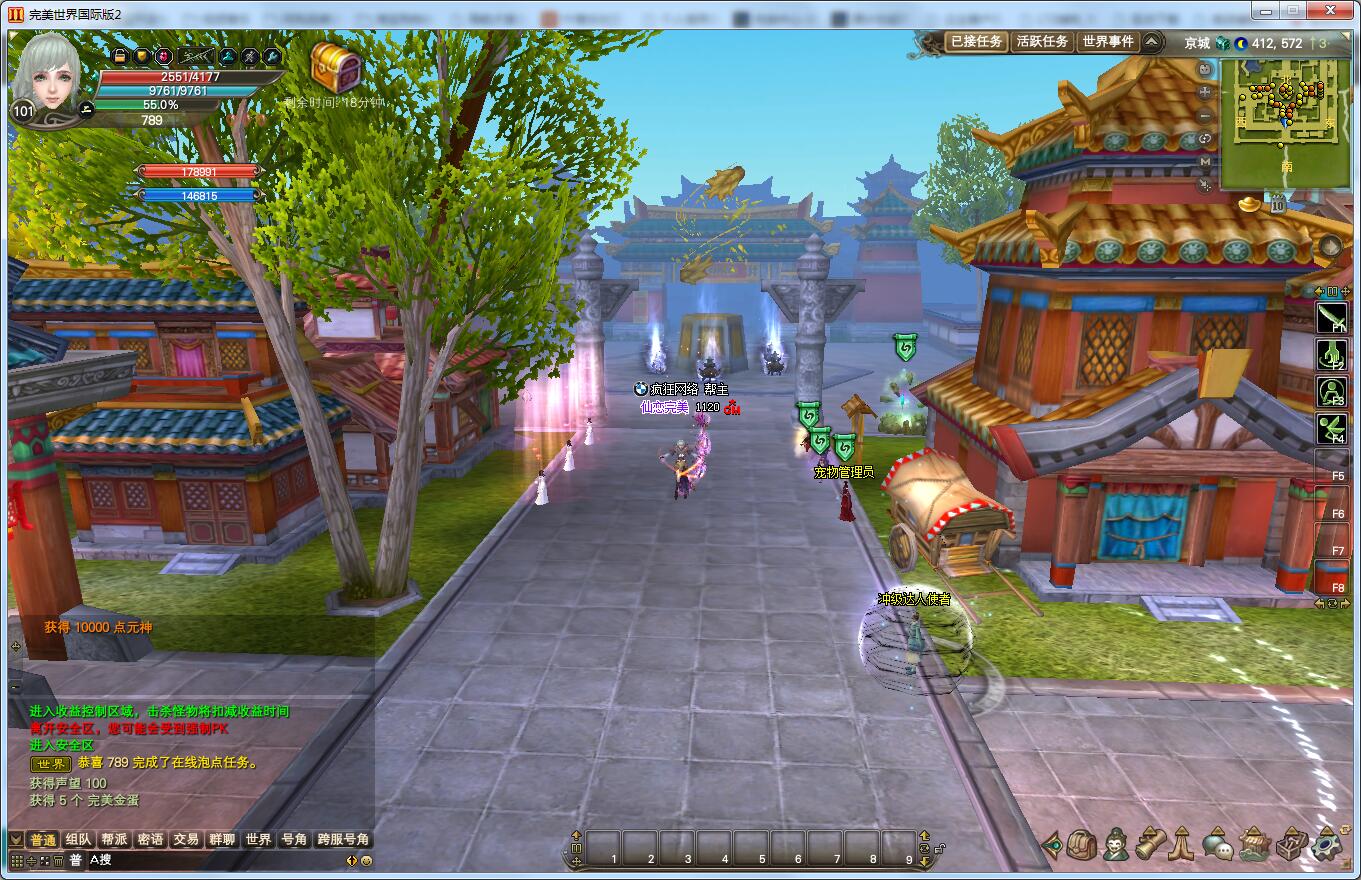Collapse the quest tracker with the arrow button
The height and width of the screenshot is (880, 1361).
(1152, 42)
